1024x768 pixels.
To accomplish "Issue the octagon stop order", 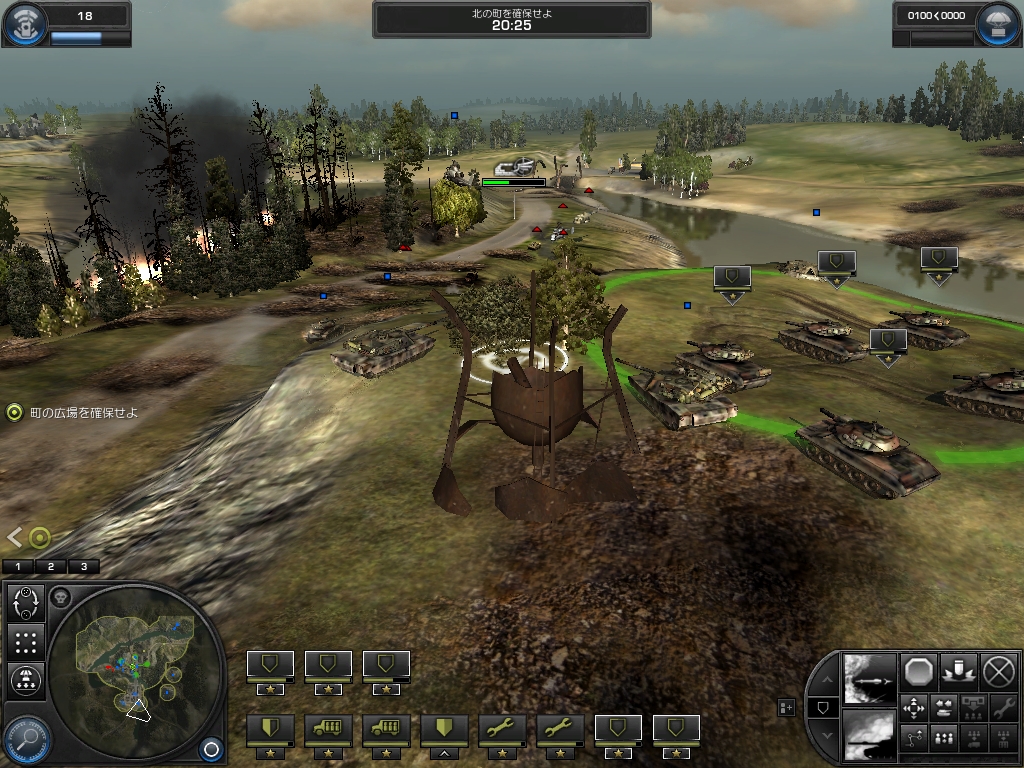I will (919, 671).
